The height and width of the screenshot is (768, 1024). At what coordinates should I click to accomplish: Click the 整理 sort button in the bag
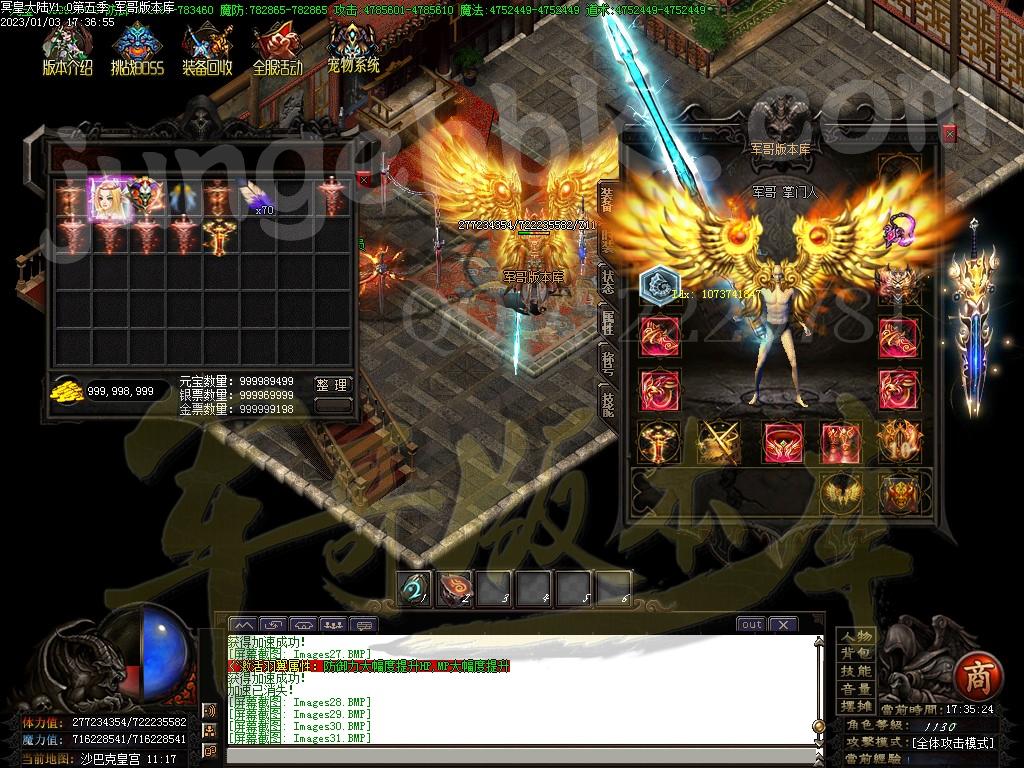pyautogui.click(x=333, y=385)
